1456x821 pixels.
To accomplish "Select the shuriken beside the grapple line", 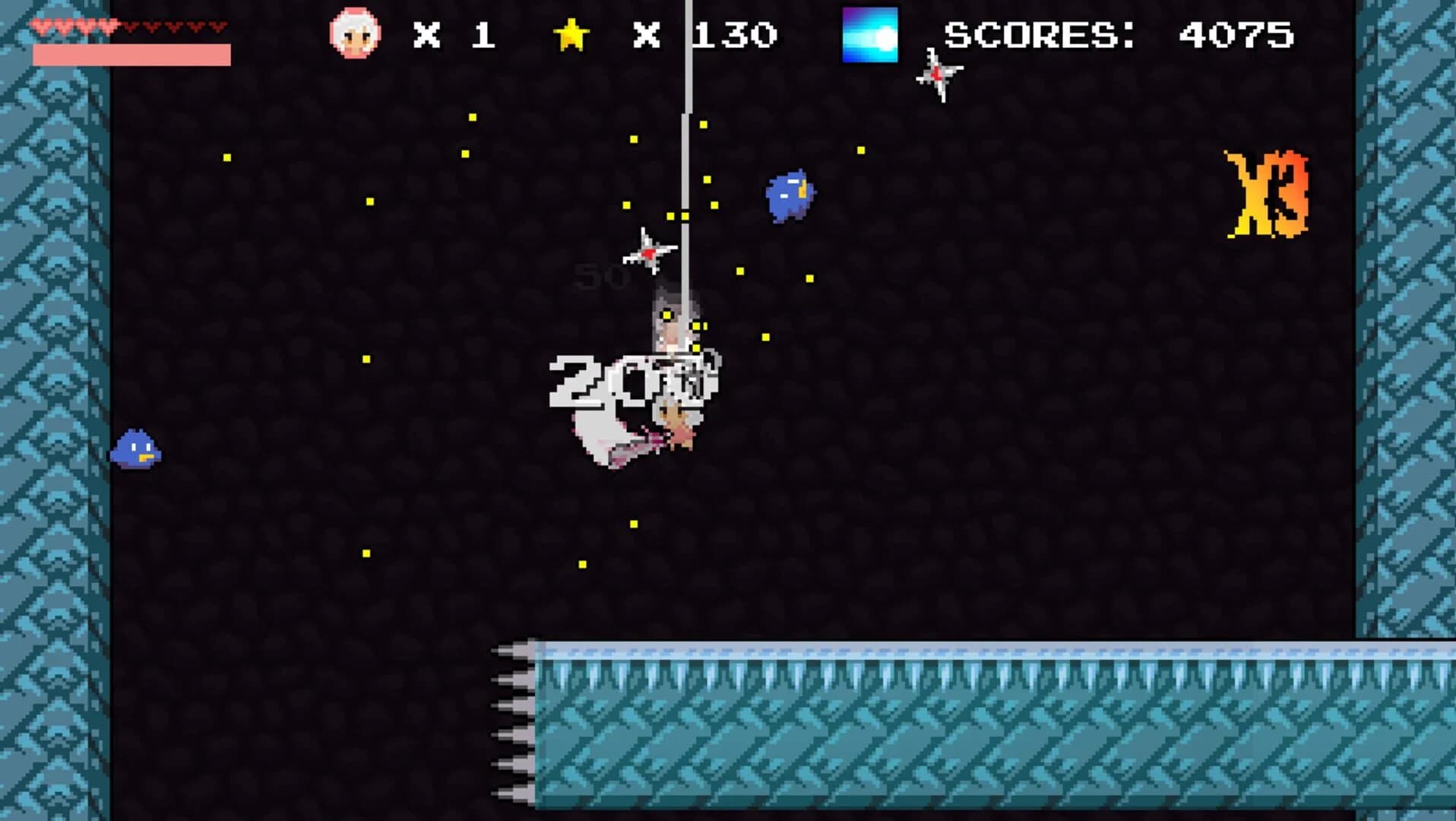I will point(647,252).
